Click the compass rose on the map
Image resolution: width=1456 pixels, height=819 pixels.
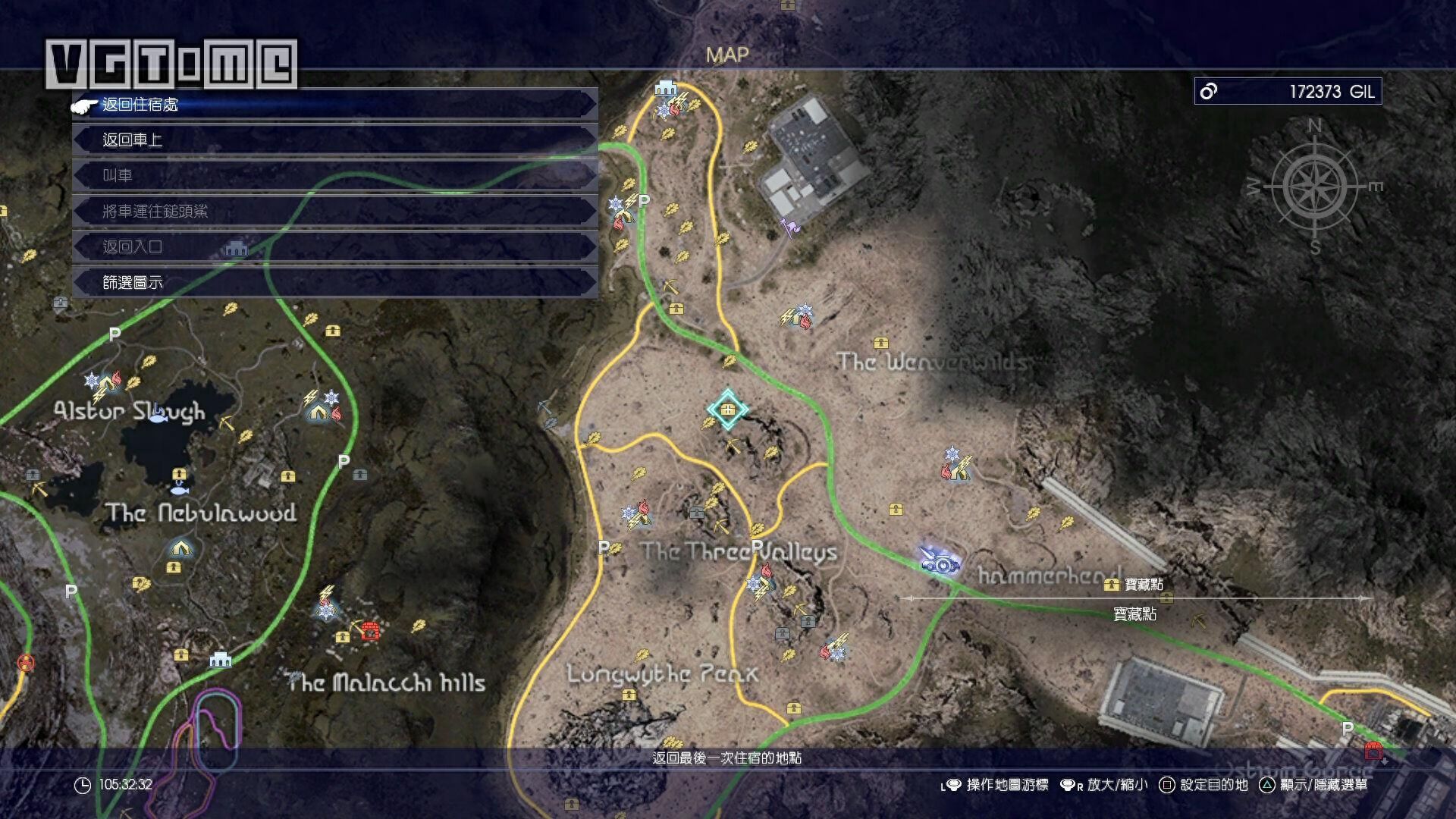click(x=1315, y=187)
